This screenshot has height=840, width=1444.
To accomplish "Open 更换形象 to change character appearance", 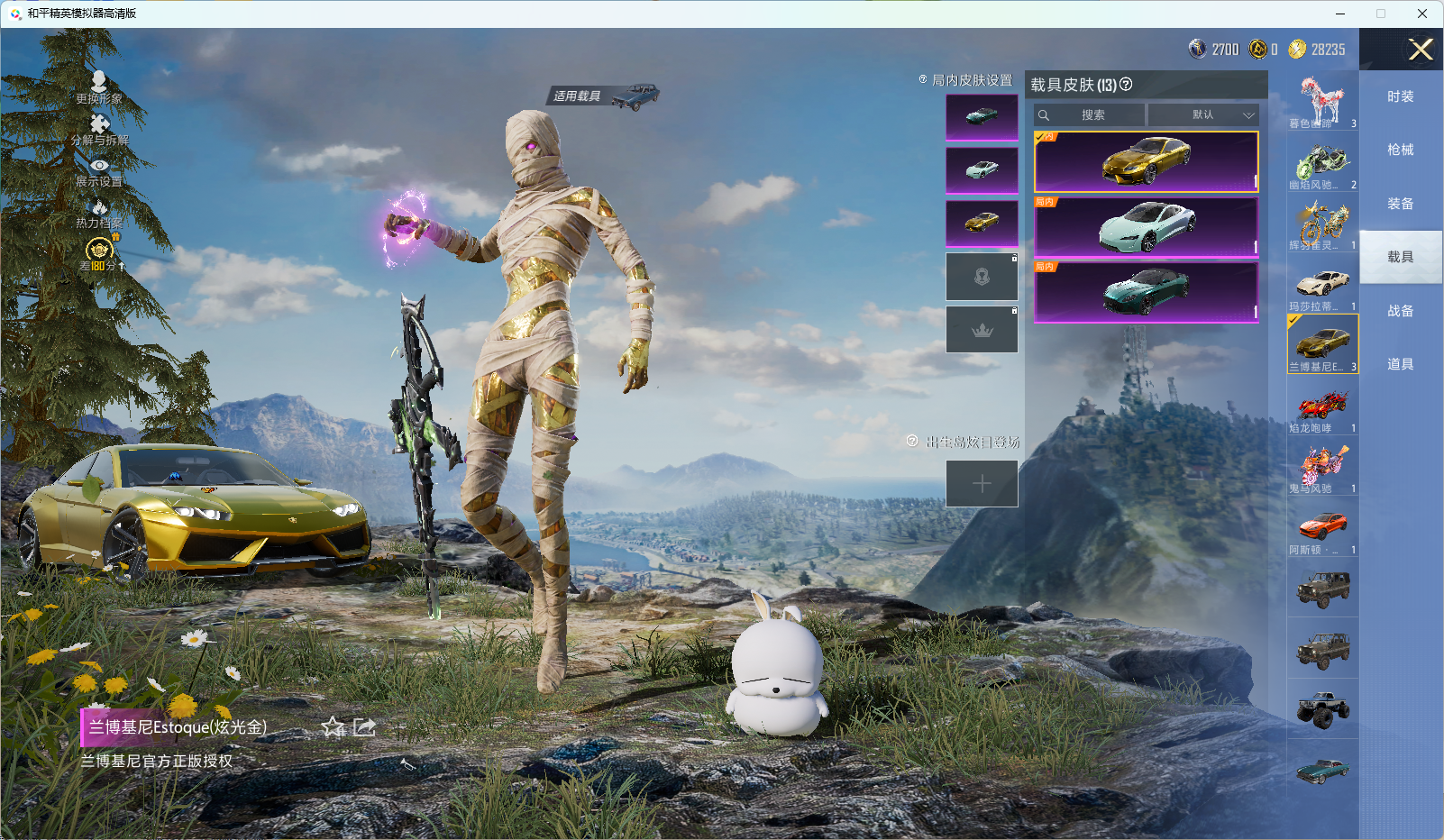I will click(99, 87).
